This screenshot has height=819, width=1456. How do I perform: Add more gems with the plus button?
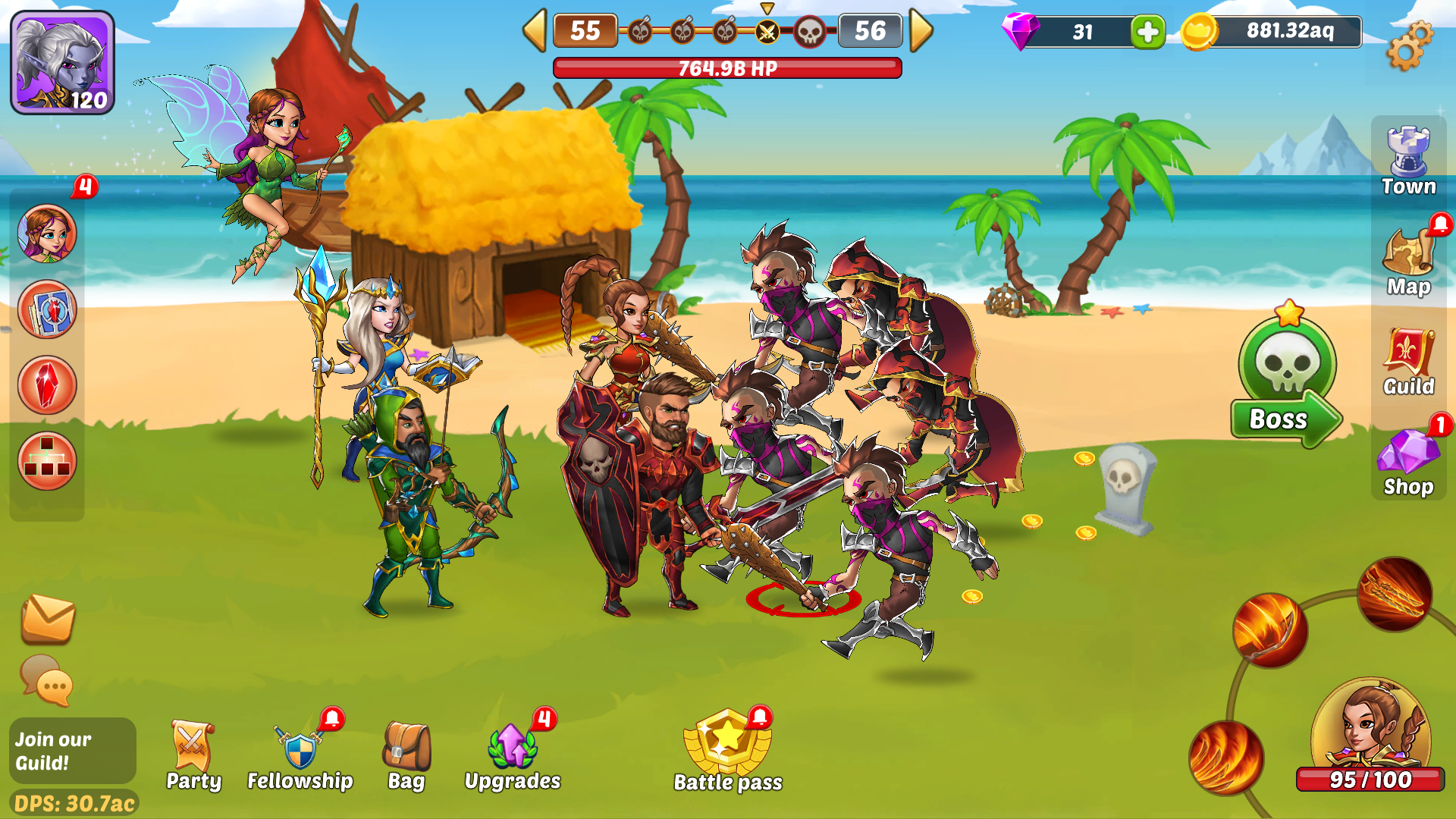click(1147, 32)
